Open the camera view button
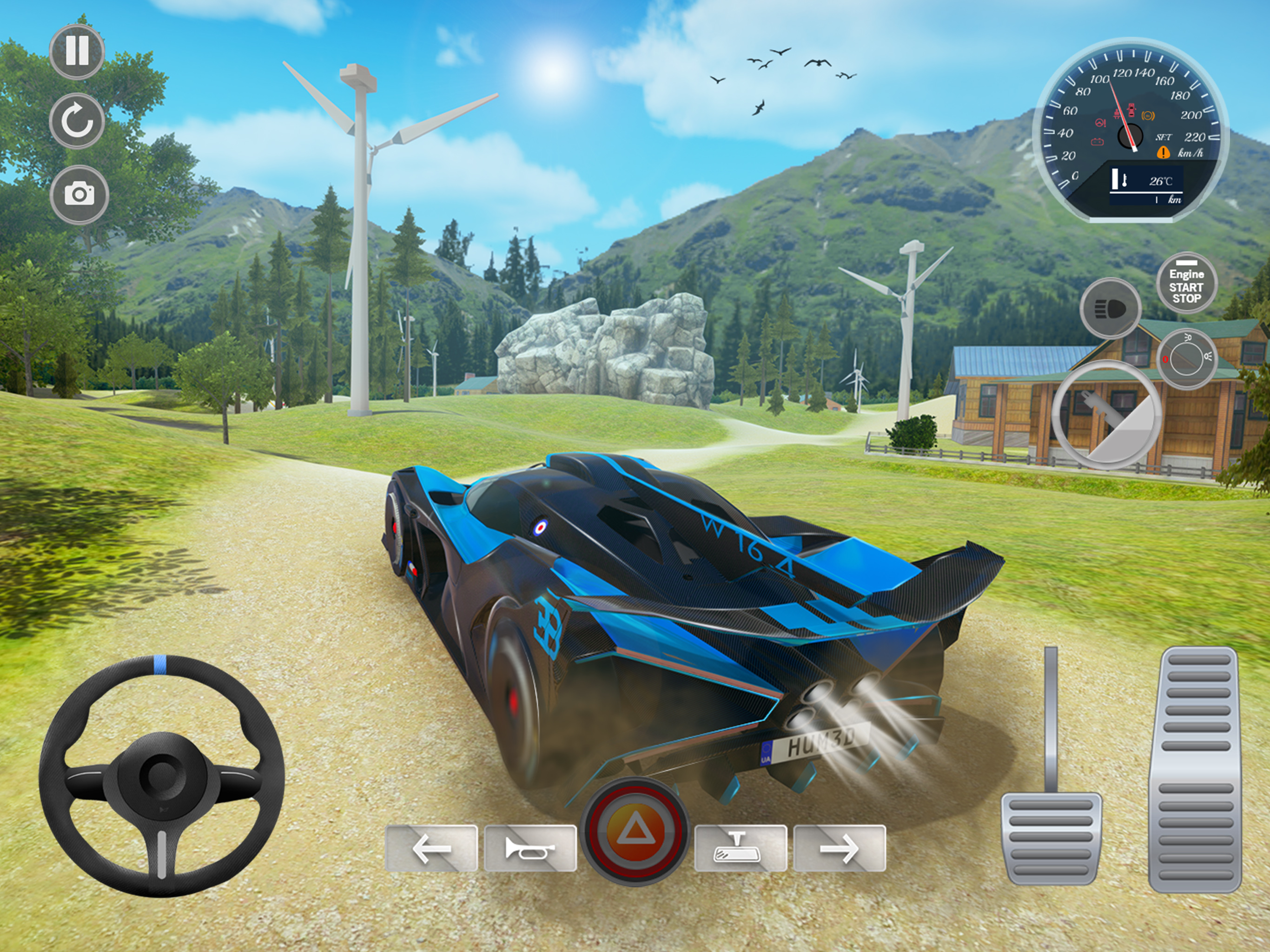Screen dimensions: 1270x952 pos(79,194)
